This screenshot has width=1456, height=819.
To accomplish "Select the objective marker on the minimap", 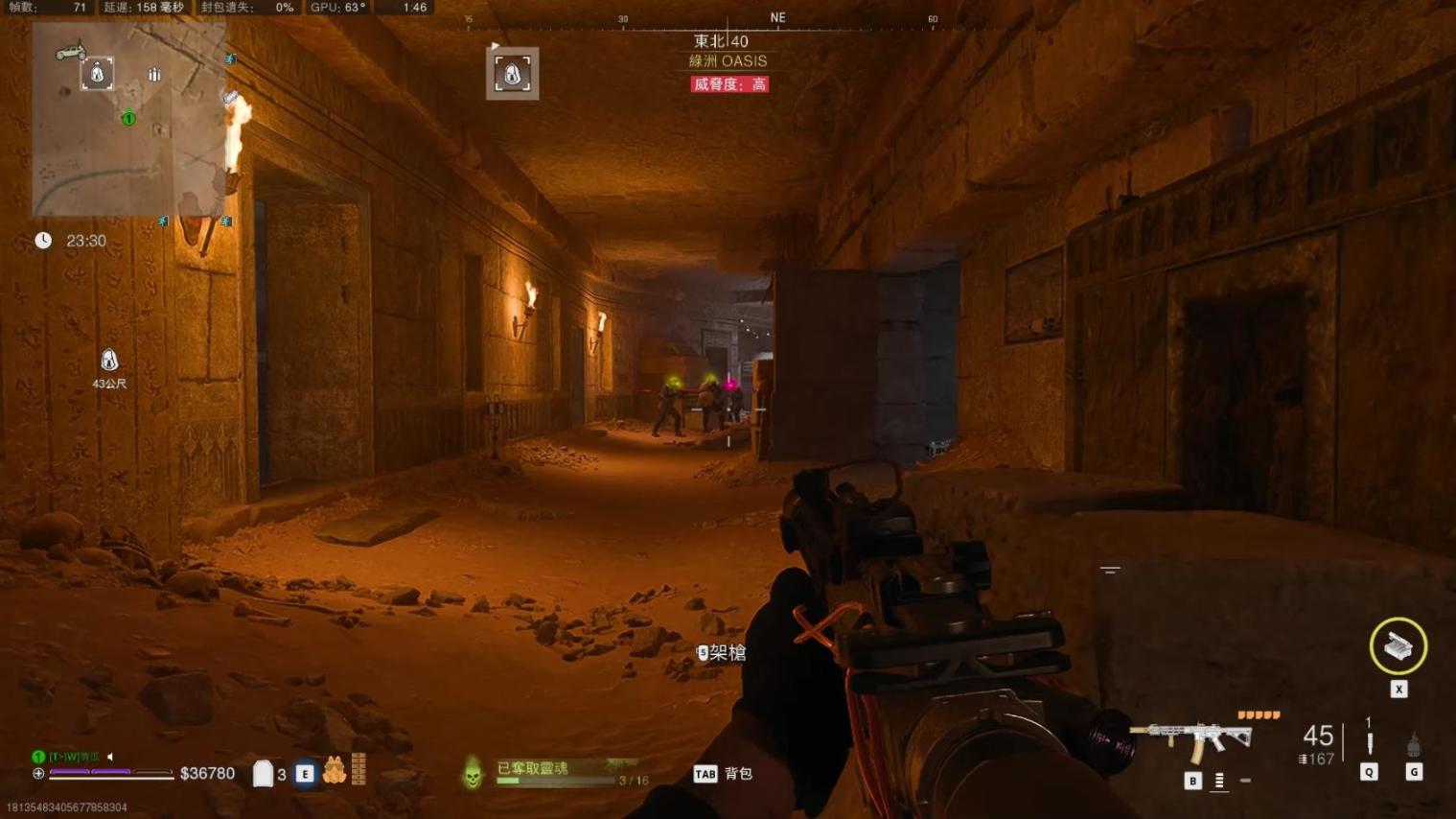I will pos(97,74).
